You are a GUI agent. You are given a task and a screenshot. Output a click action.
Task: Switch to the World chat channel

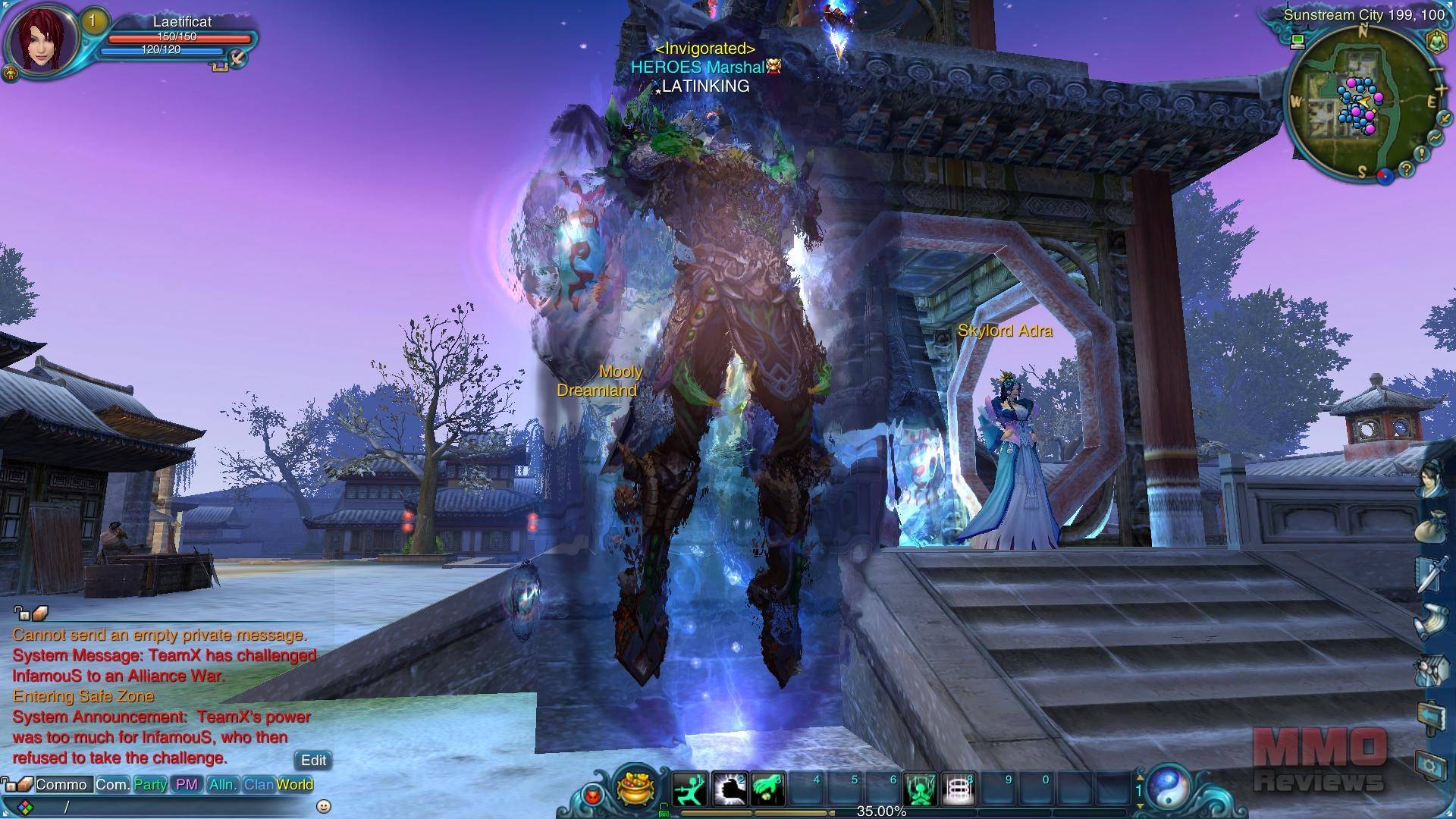point(295,785)
